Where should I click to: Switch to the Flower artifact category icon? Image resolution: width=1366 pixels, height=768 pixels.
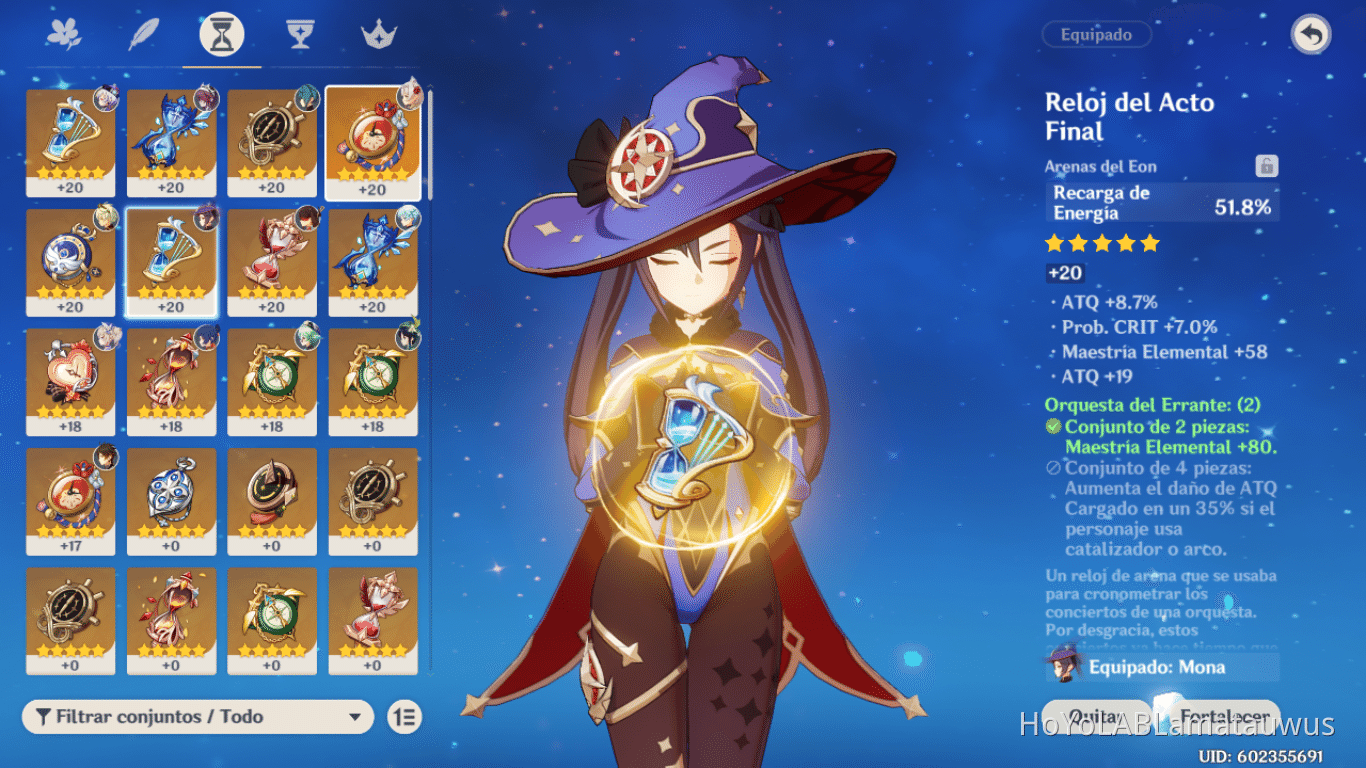62,33
